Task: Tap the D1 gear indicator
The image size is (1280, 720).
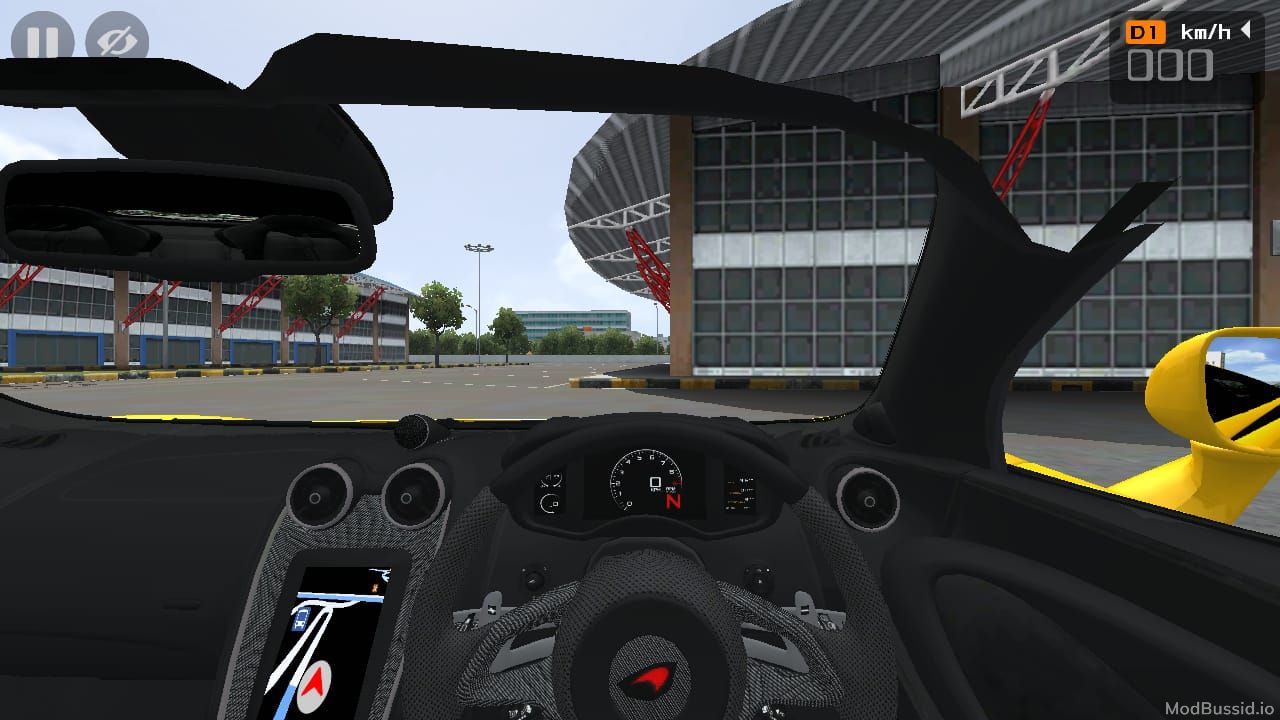Action: (x=1146, y=31)
